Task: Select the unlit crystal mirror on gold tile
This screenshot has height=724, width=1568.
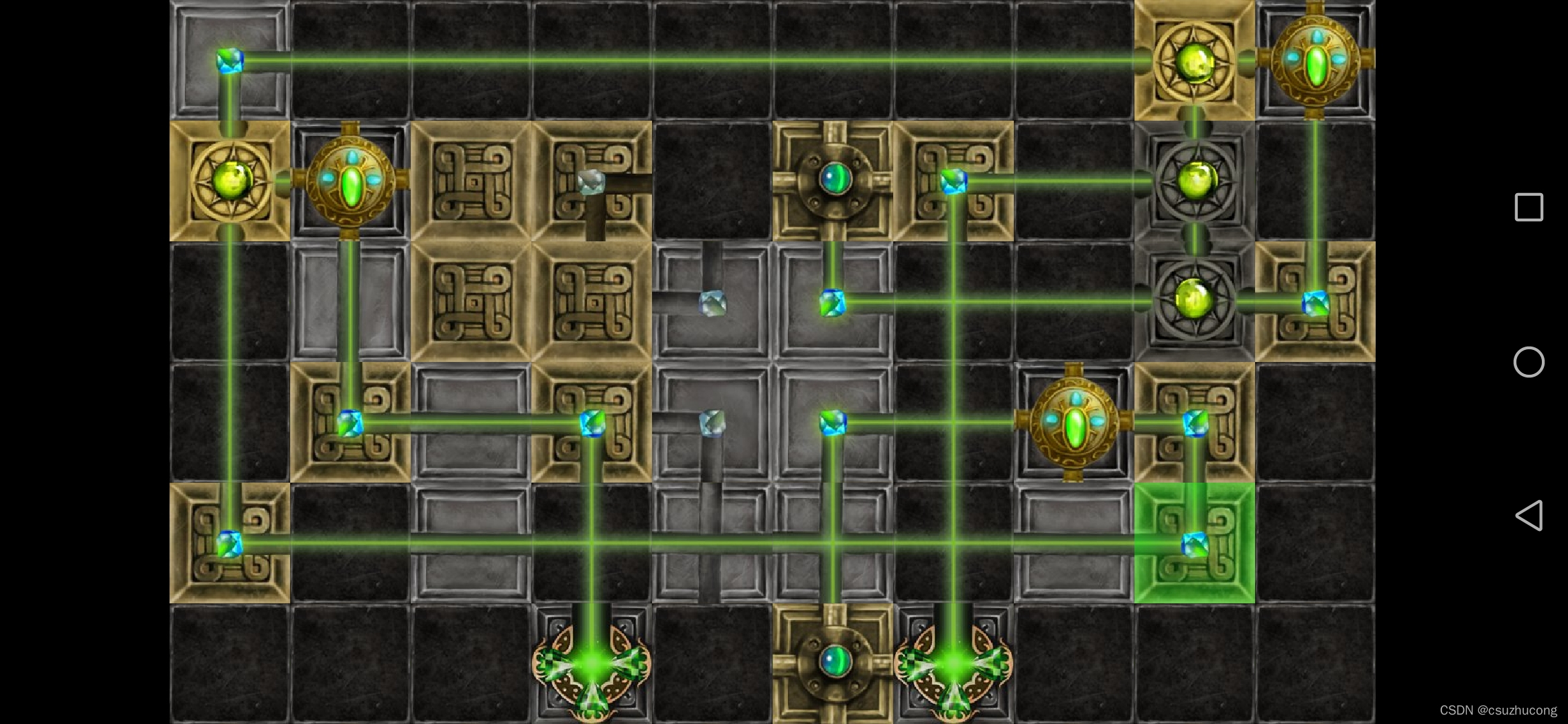Action: click(x=591, y=181)
